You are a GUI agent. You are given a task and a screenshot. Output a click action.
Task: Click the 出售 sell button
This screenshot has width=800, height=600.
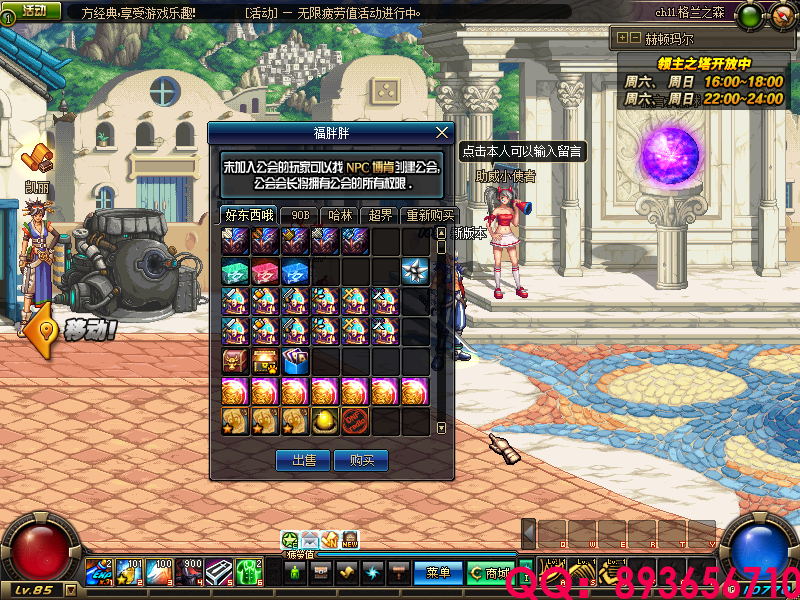click(303, 460)
